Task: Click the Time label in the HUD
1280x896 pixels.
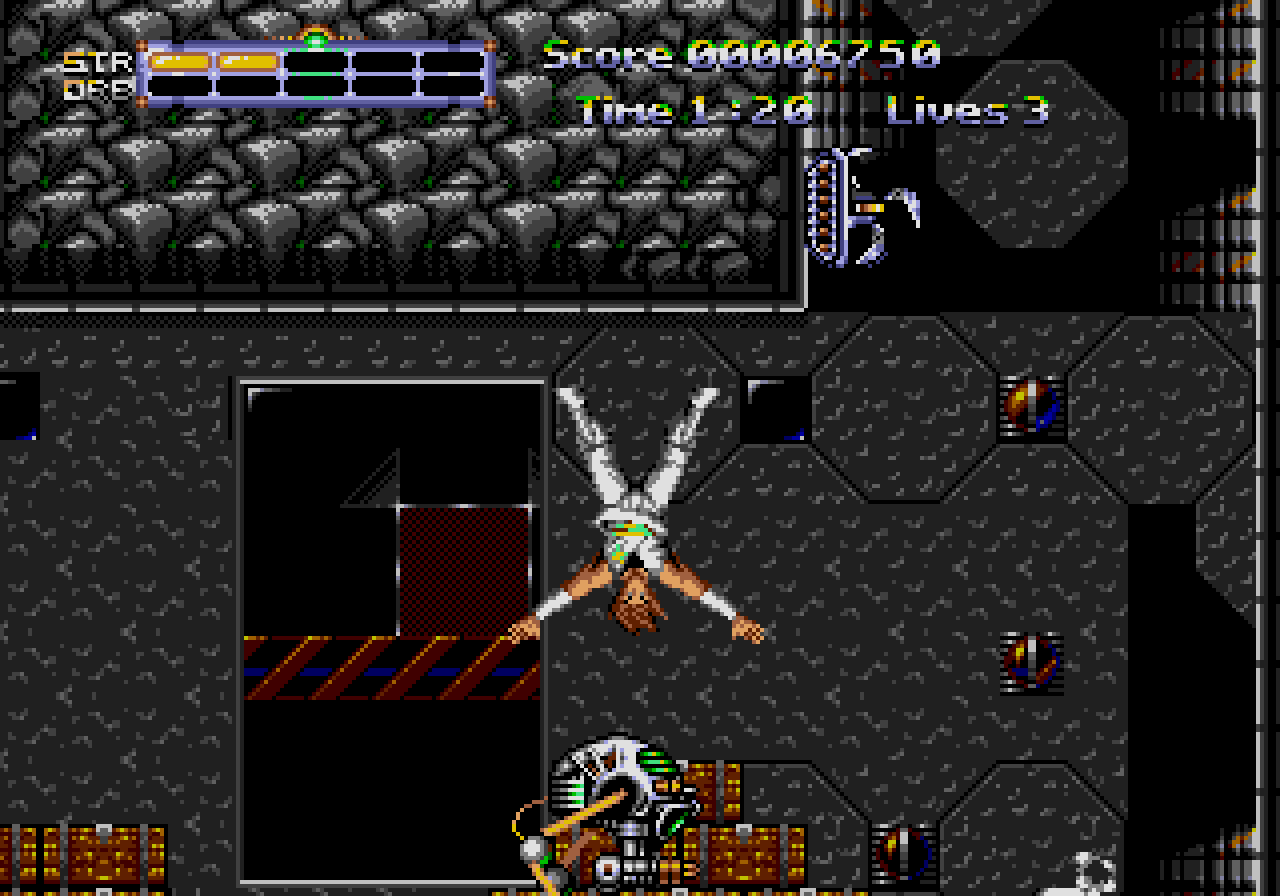Action: (622, 112)
